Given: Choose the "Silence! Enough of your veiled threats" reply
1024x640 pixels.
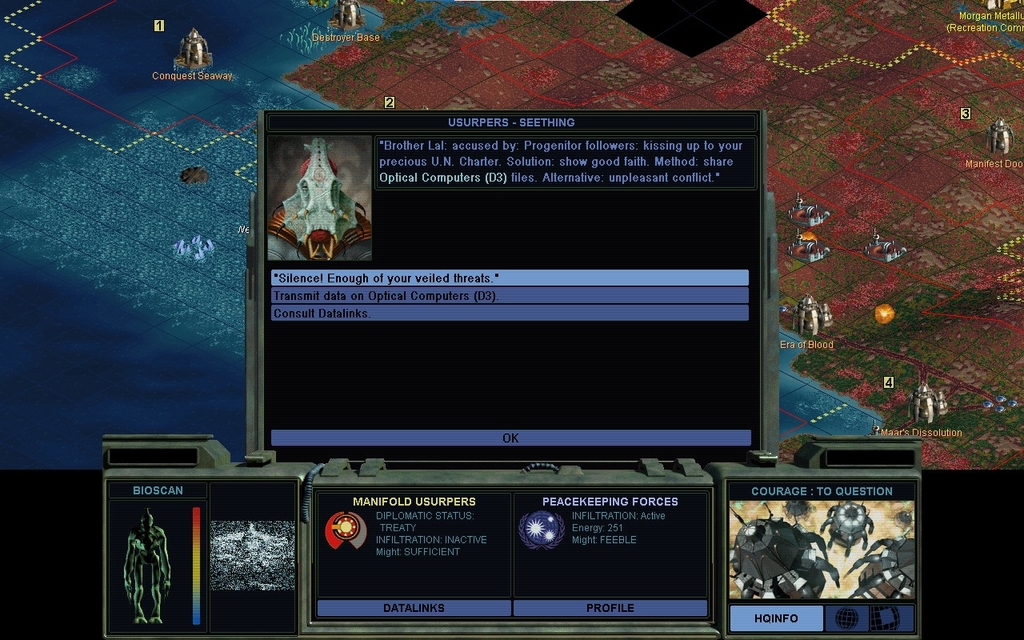Looking at the screenshot, I should click(509, 277).
